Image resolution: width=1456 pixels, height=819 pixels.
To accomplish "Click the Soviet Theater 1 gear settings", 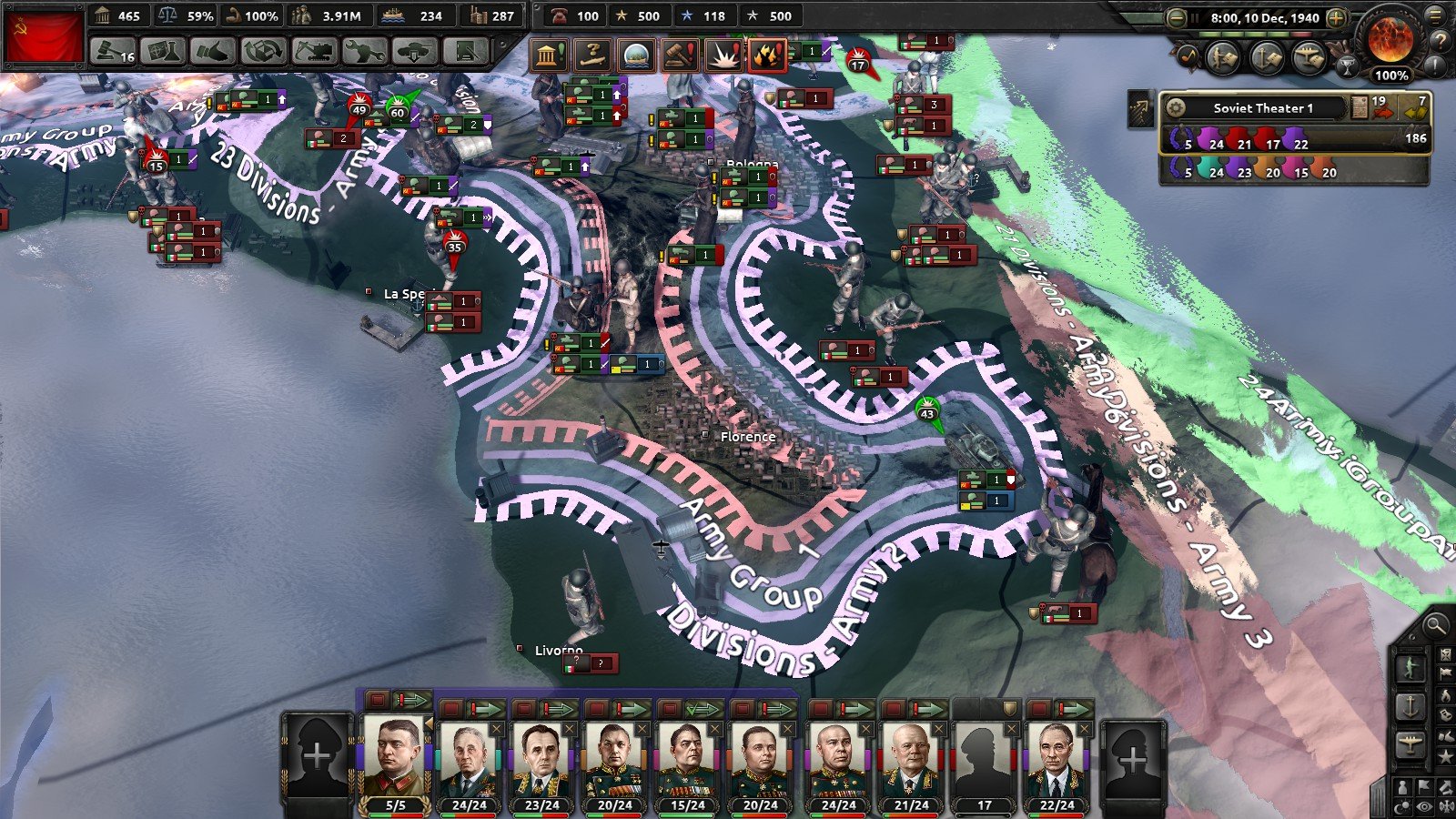I will (x=1176, y=108).
